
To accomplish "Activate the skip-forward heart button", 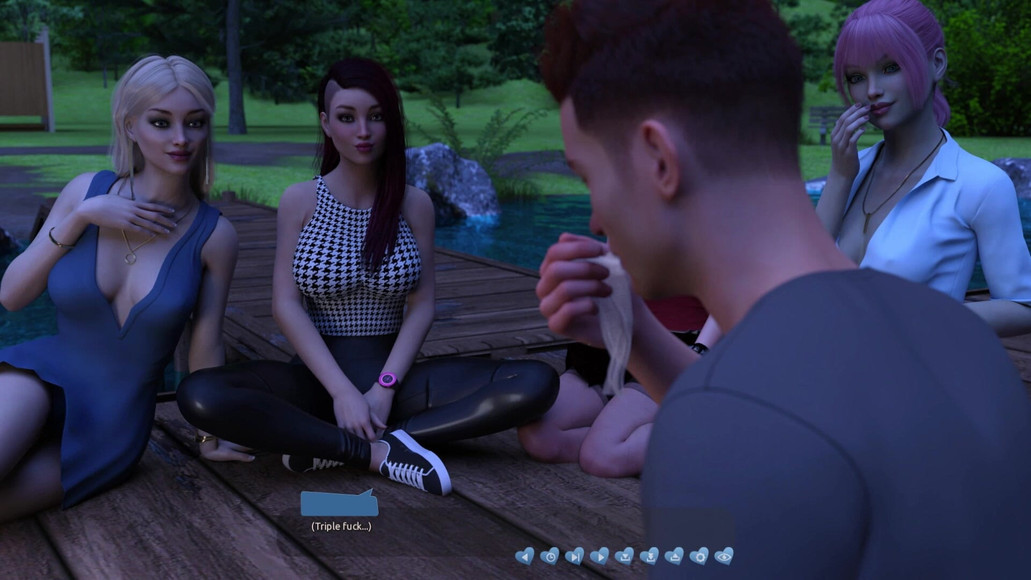I will (x=574, y=556).
